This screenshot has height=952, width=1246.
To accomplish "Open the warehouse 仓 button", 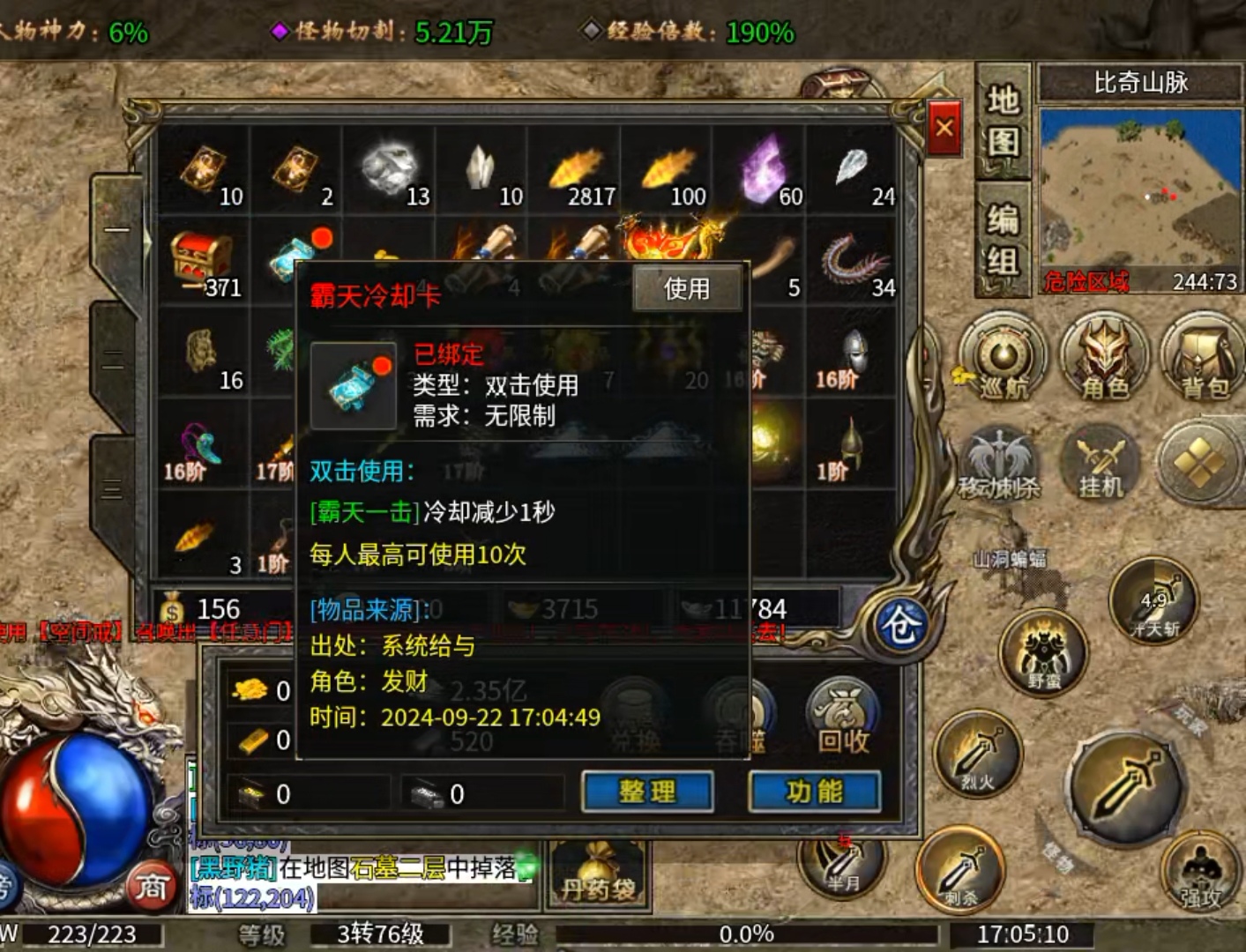I will click(899, 625).
